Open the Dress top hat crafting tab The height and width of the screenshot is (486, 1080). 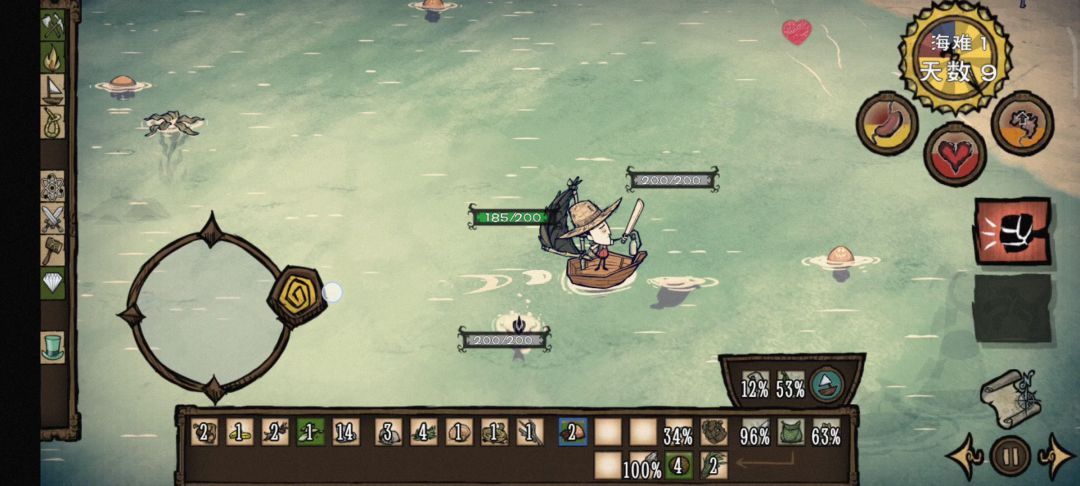click(52, 347)
